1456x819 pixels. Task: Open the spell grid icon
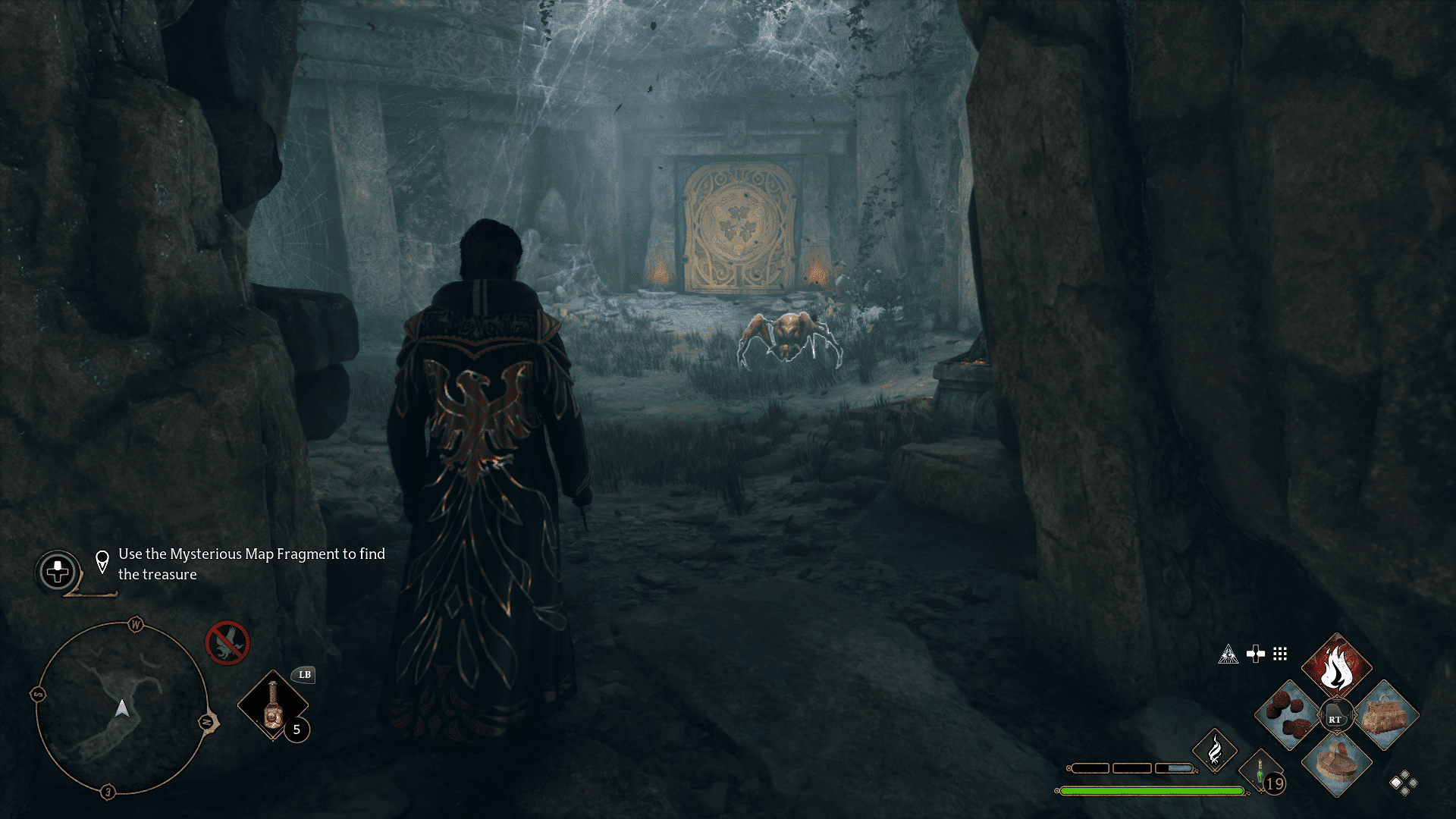[1281, 655]
